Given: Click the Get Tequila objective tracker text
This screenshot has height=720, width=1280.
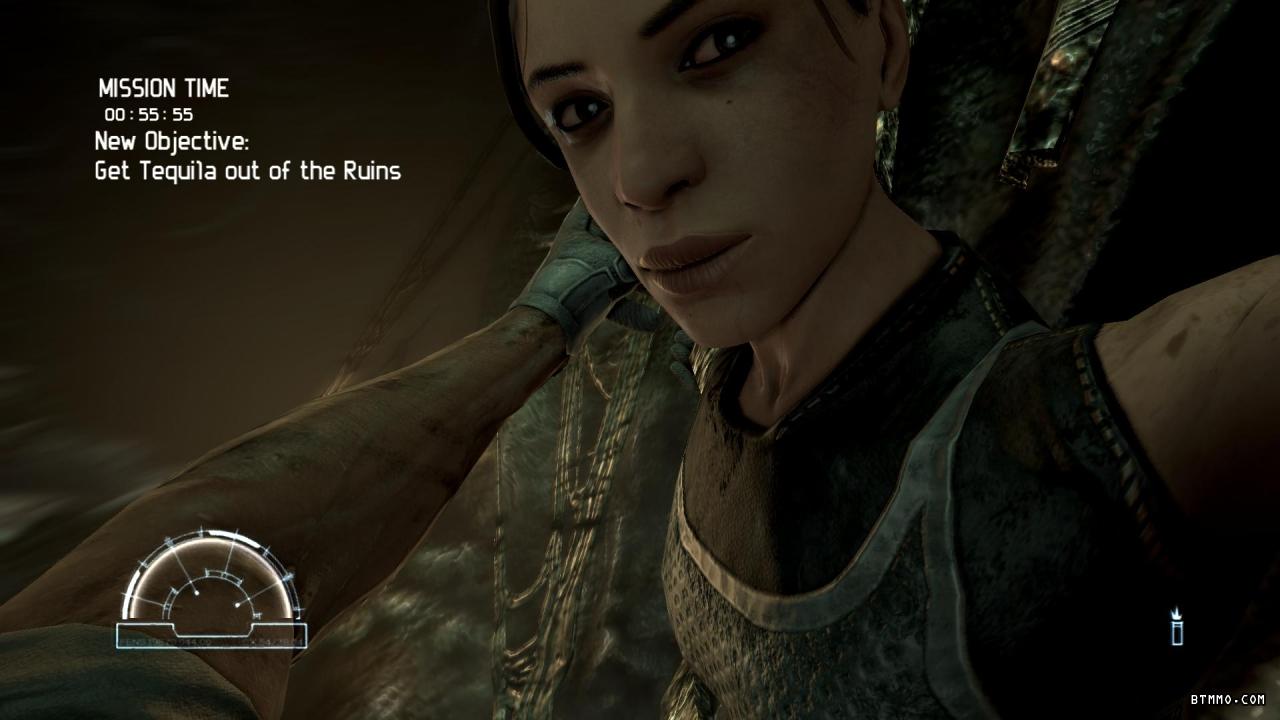Looking at the screenshot, I should [x=247, y=171].
